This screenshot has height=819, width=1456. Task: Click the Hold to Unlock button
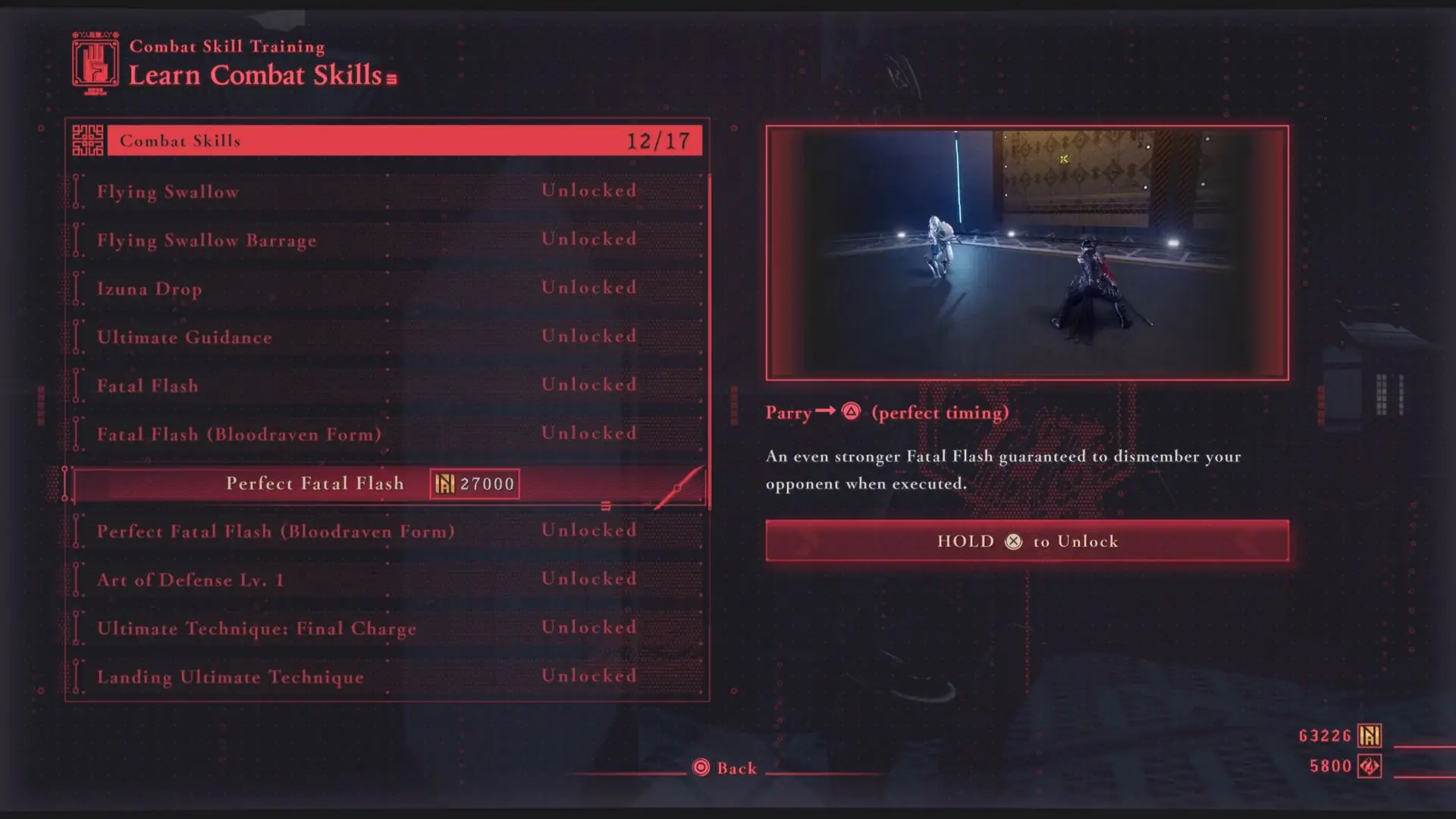click(x=1027, y=541)
